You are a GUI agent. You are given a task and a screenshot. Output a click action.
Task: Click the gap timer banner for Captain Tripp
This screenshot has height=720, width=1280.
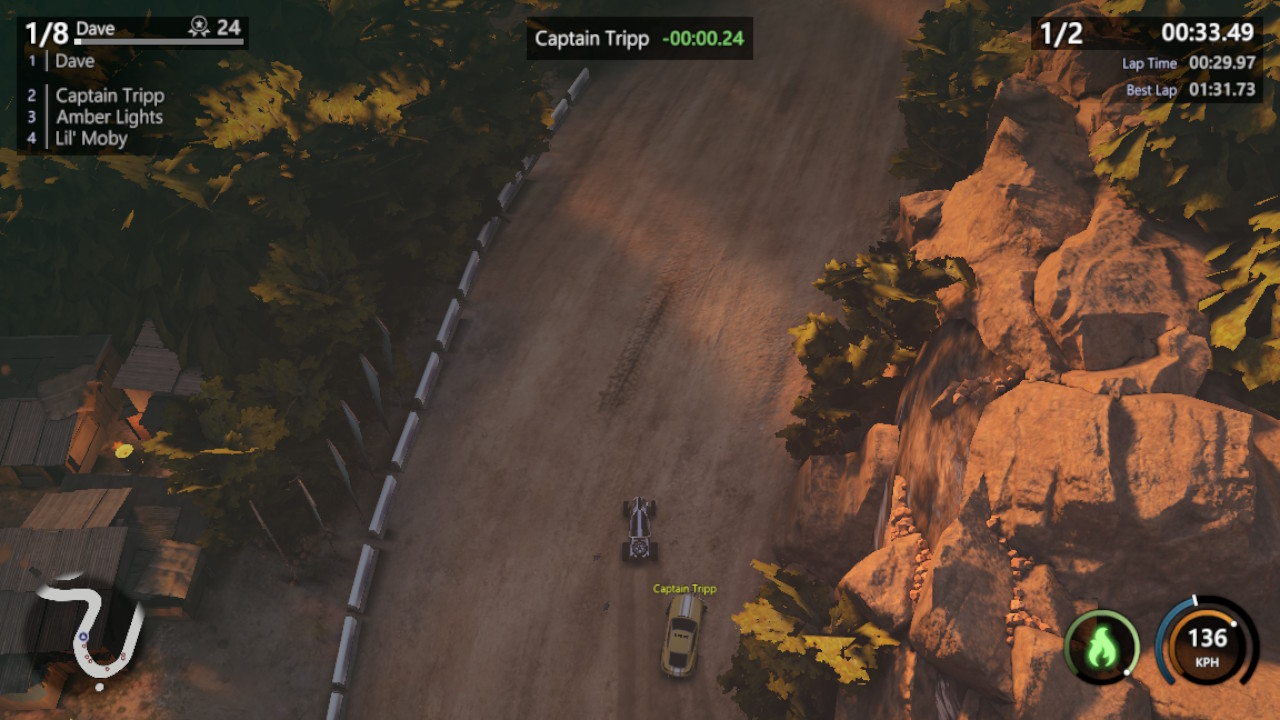point(638,37)
